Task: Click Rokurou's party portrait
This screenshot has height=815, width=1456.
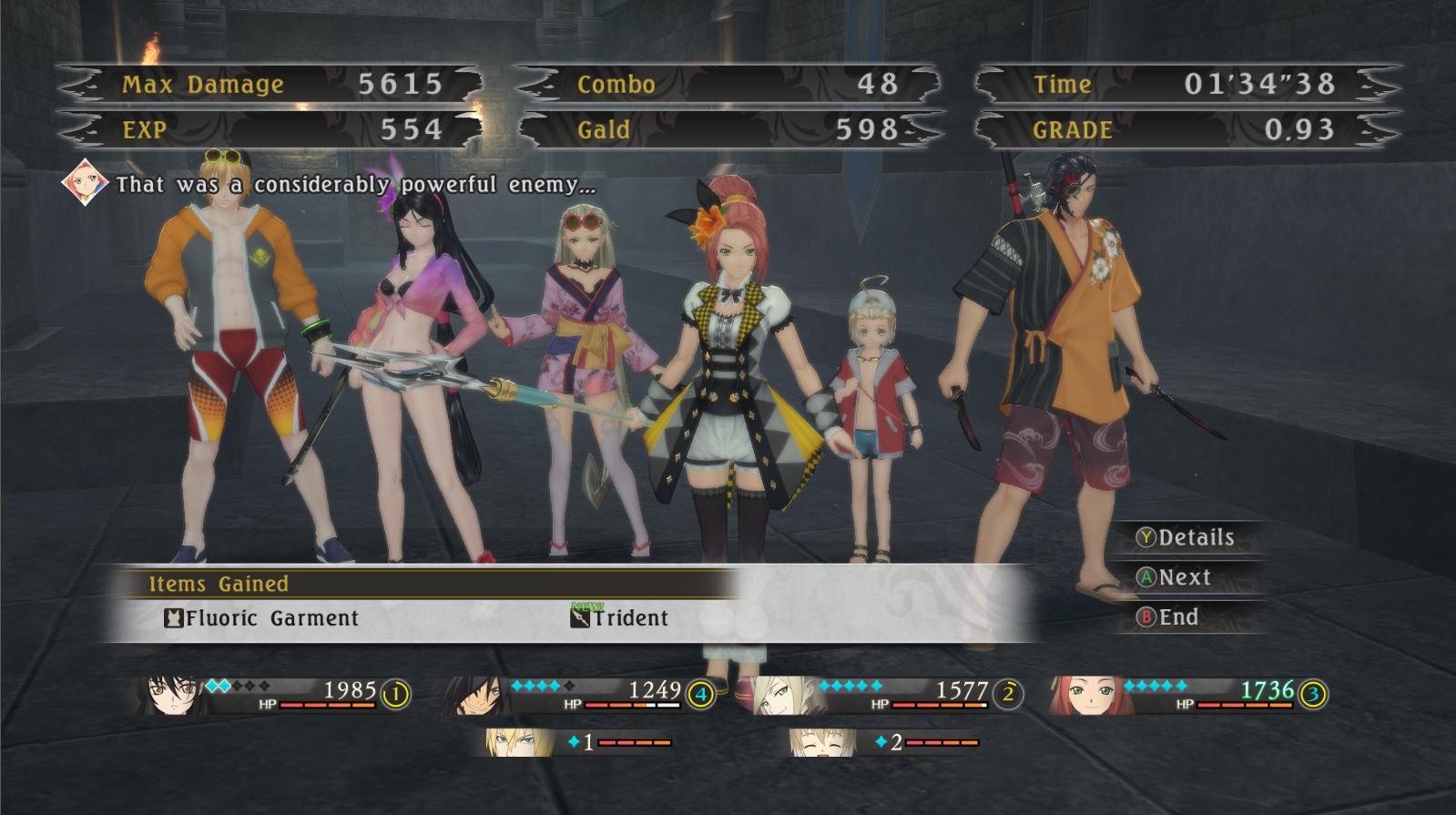Action: 477,697
